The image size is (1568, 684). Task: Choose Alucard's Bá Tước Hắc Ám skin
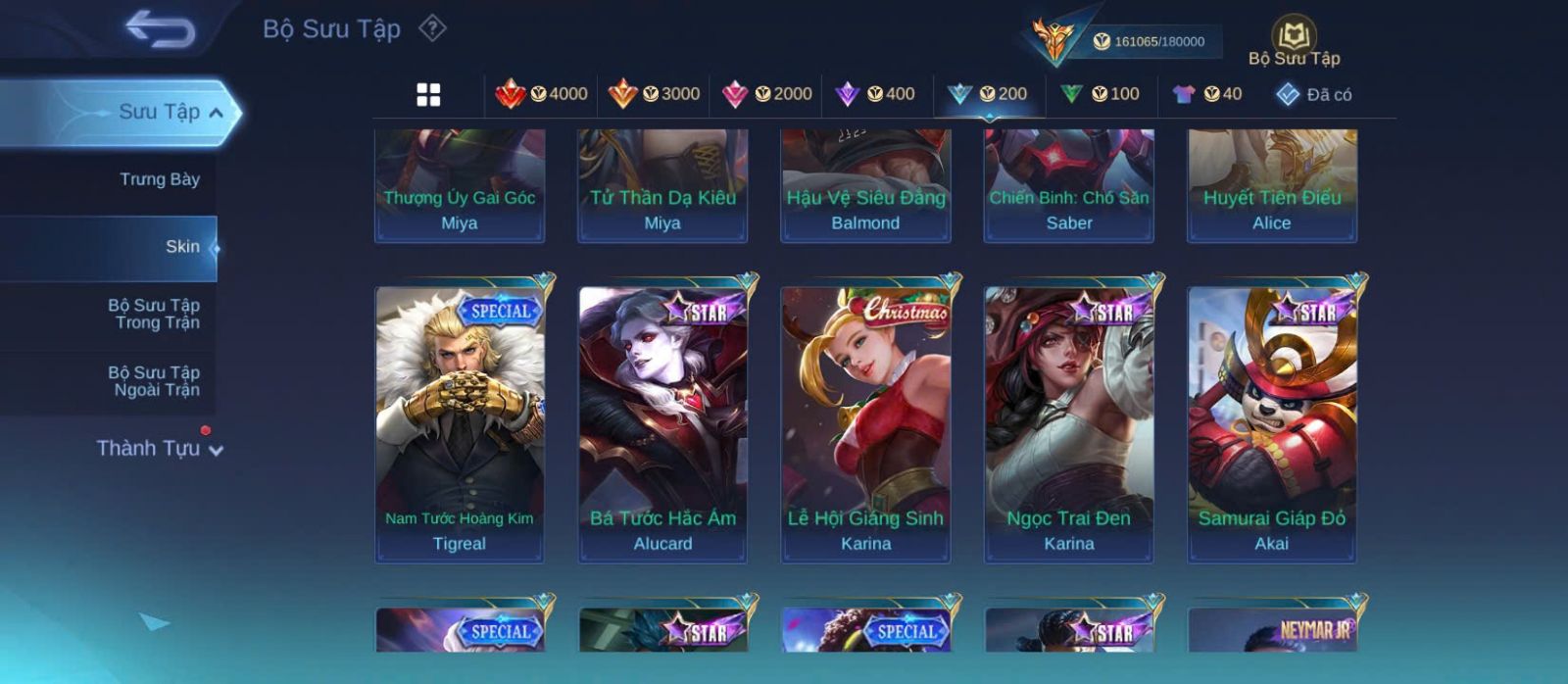[662, 423]
